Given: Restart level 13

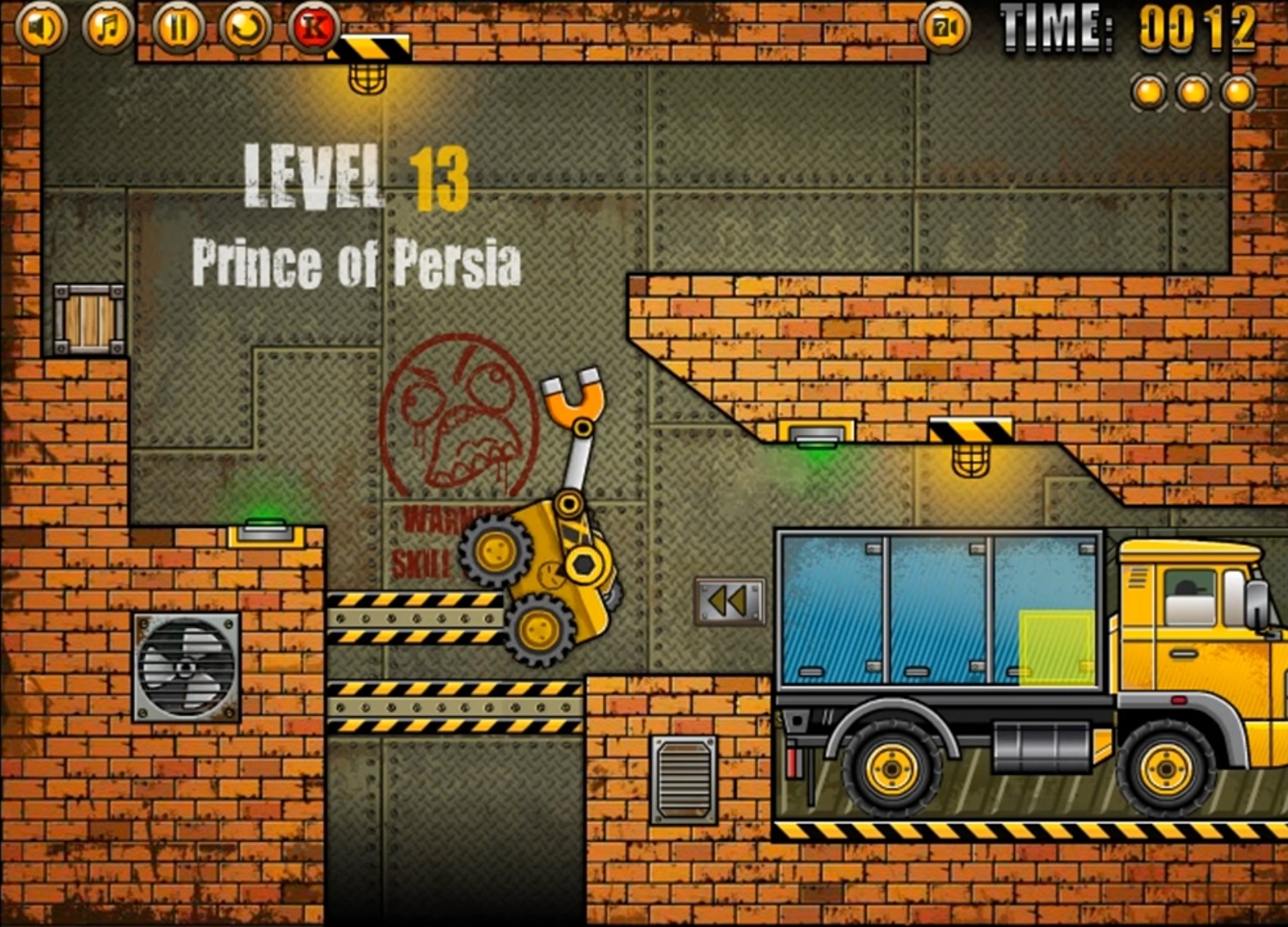Looking at the screenshot, I should pyautogui.click(x=246, y=26).
